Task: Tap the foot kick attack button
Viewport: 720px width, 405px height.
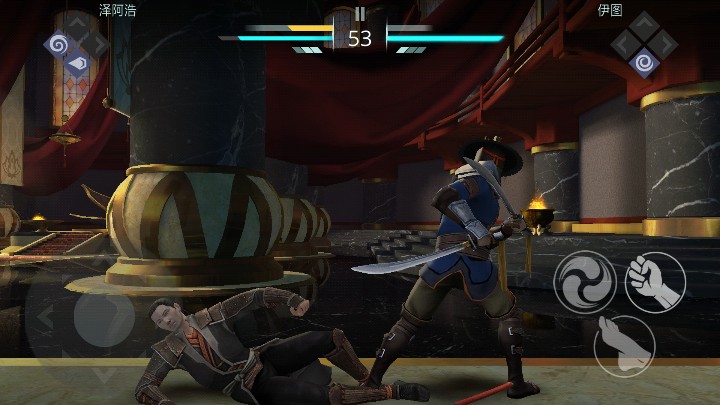Action: pos(624,345)
